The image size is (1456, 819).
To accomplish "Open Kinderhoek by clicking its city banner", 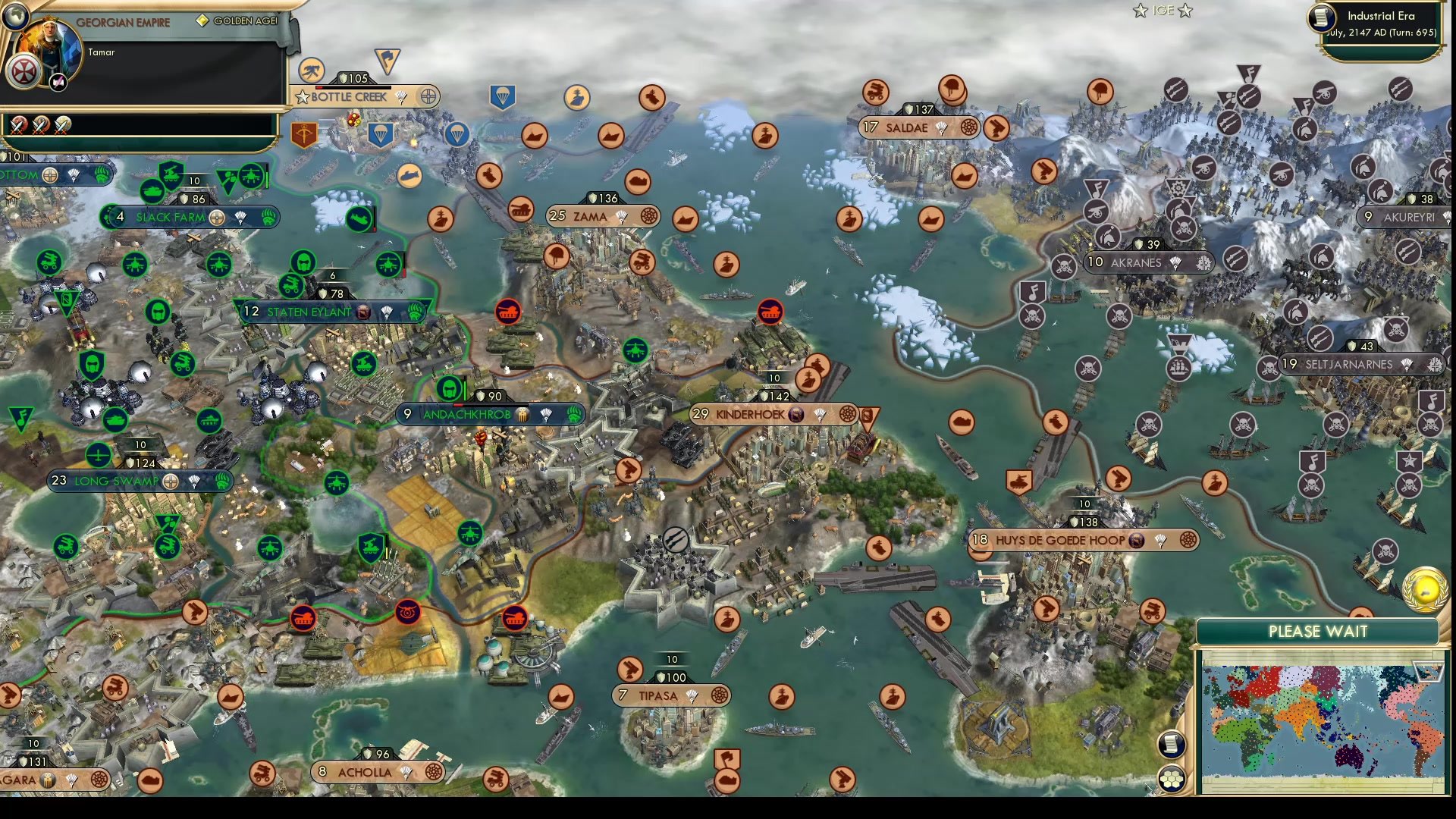I will click(x=751, y=415).
